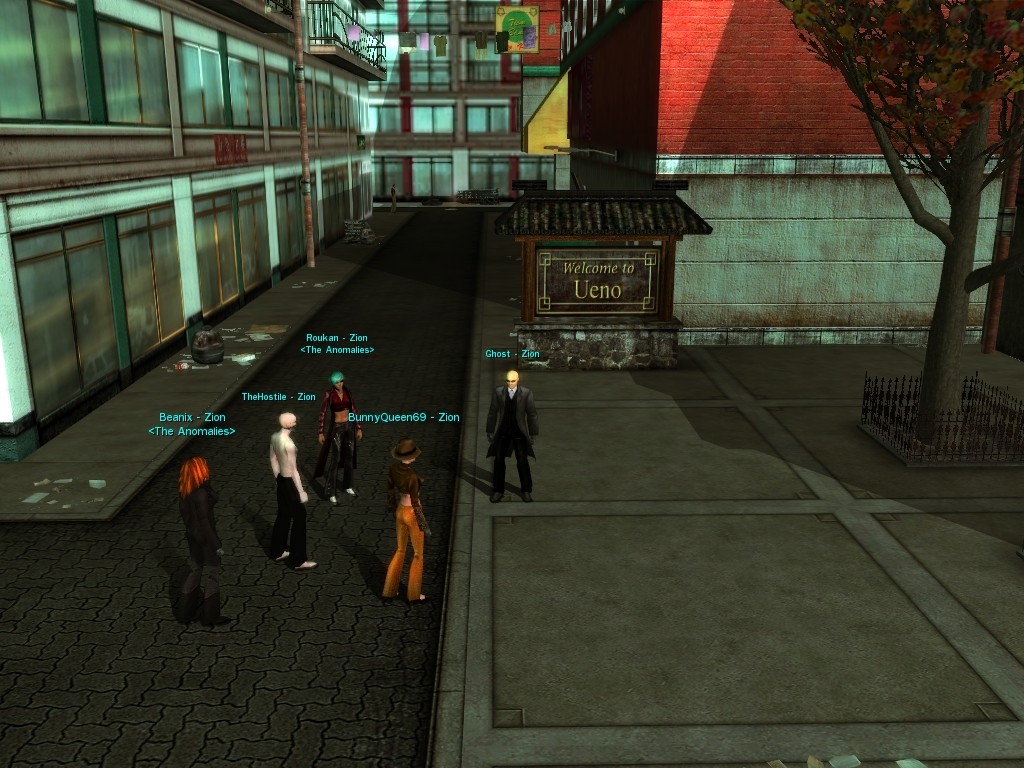1024x768 pixels.
Task: Select the Ghost - Zion nameplate
Action: (x=512, y=354)
